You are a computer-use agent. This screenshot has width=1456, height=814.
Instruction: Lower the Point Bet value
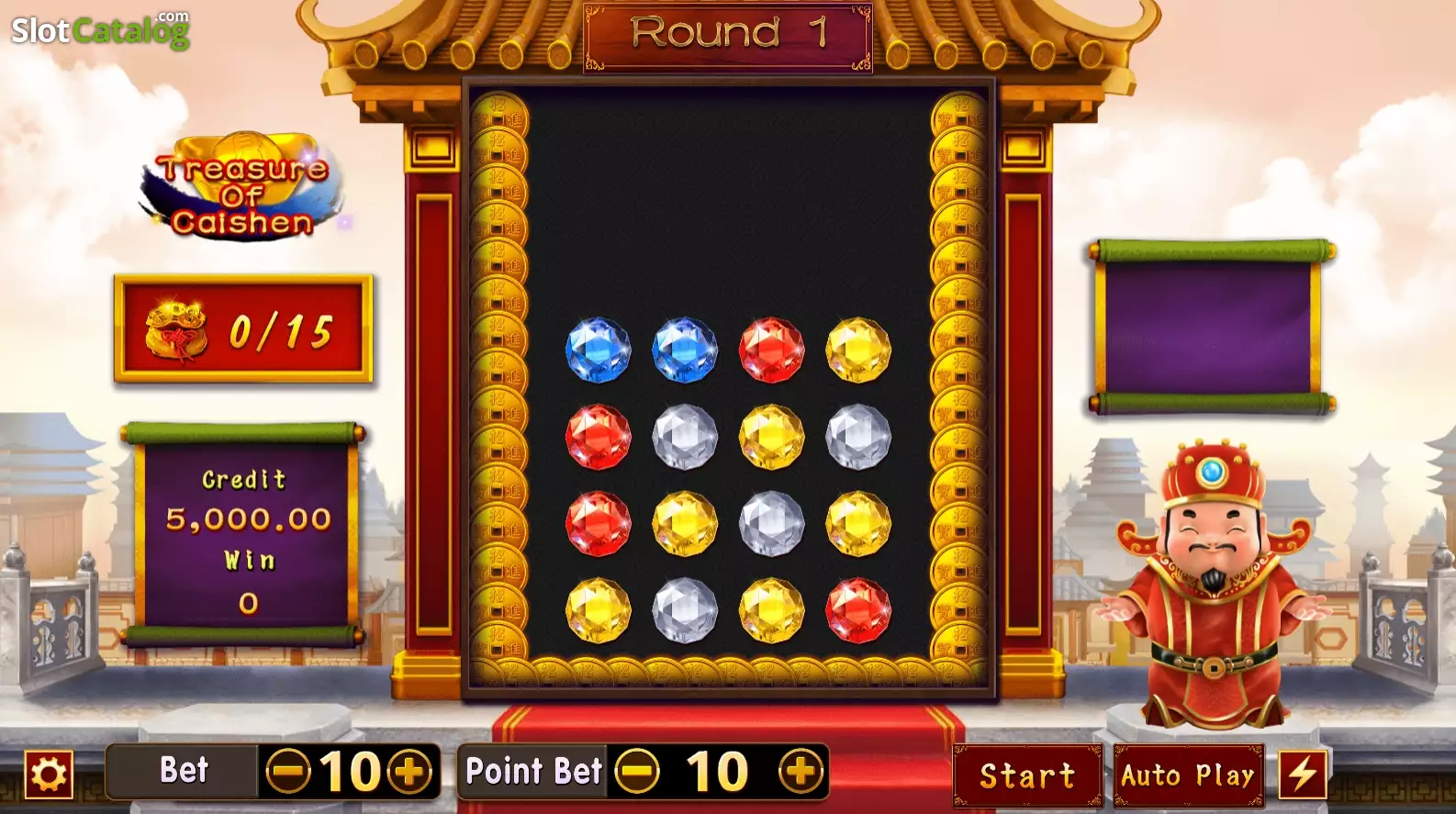[637, 772]
